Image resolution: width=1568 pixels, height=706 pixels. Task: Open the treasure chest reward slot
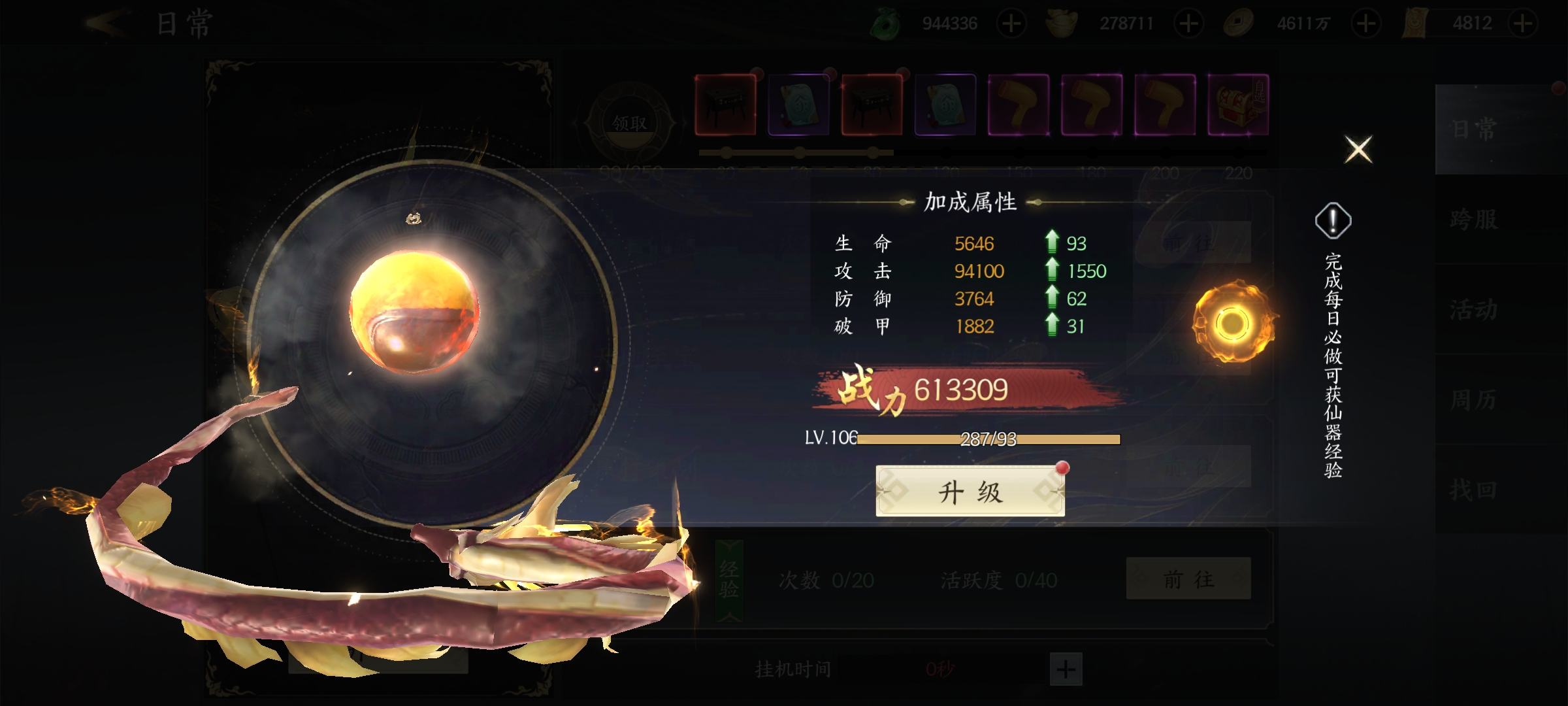click(1238, 105)
